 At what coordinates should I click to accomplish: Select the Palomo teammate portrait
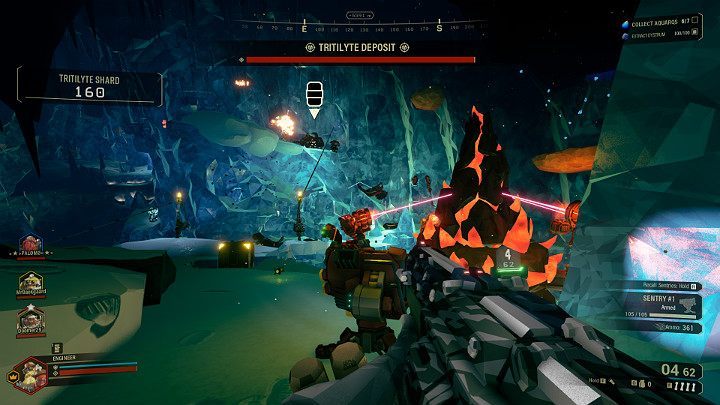tap(30, 246)
